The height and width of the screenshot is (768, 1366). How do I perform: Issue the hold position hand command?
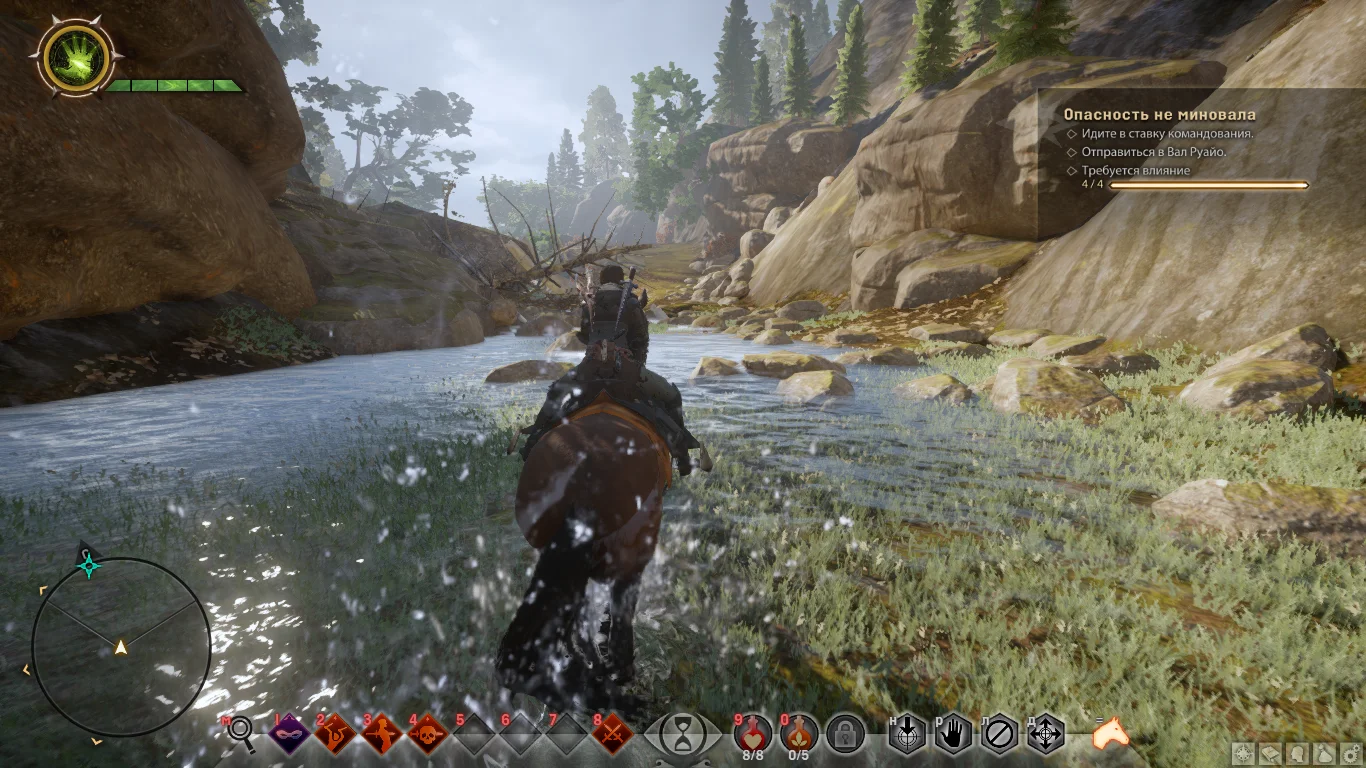point(953,734)
